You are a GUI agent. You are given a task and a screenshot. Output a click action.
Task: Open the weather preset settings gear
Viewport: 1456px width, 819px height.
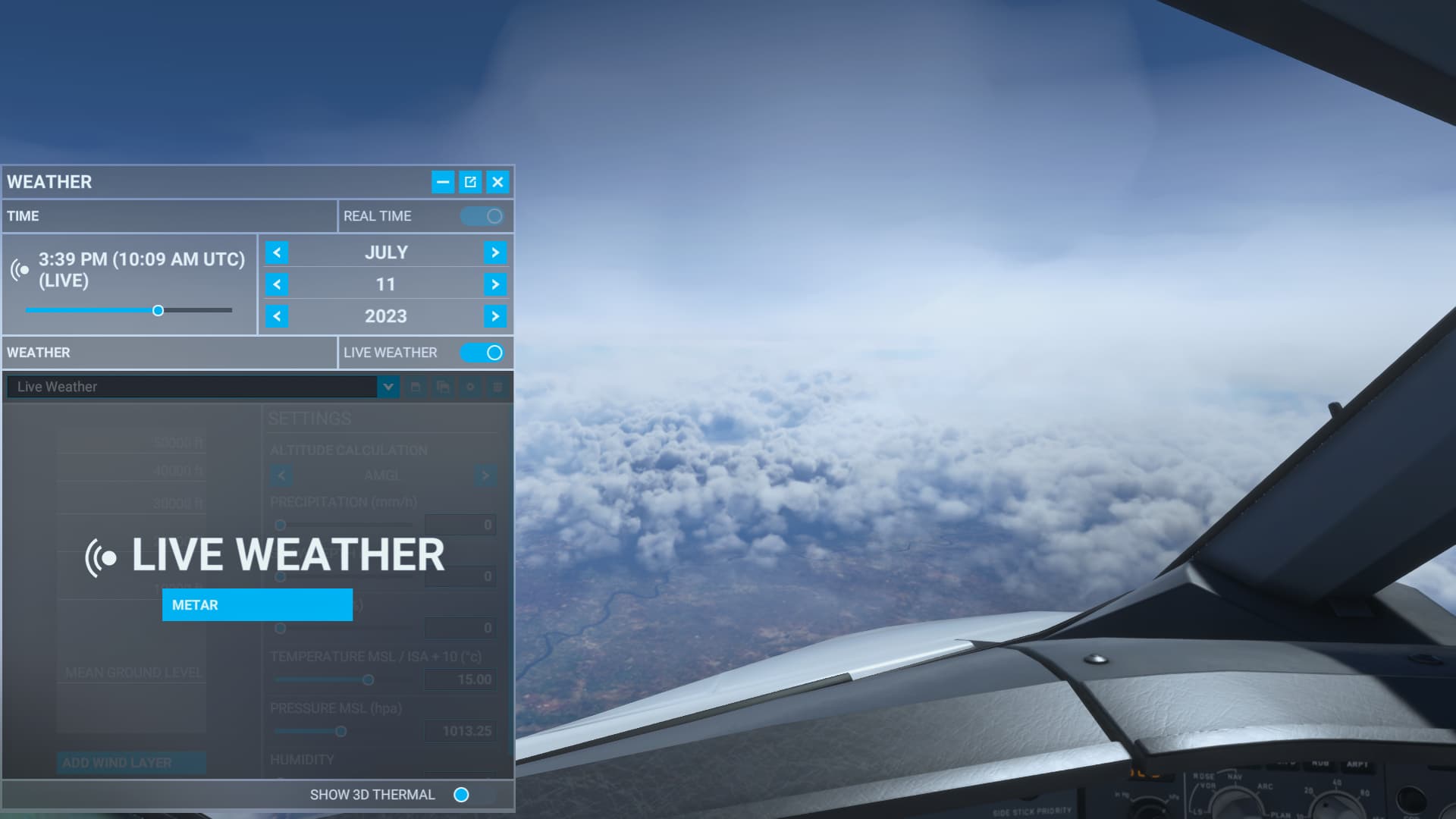tap(470, 387)
